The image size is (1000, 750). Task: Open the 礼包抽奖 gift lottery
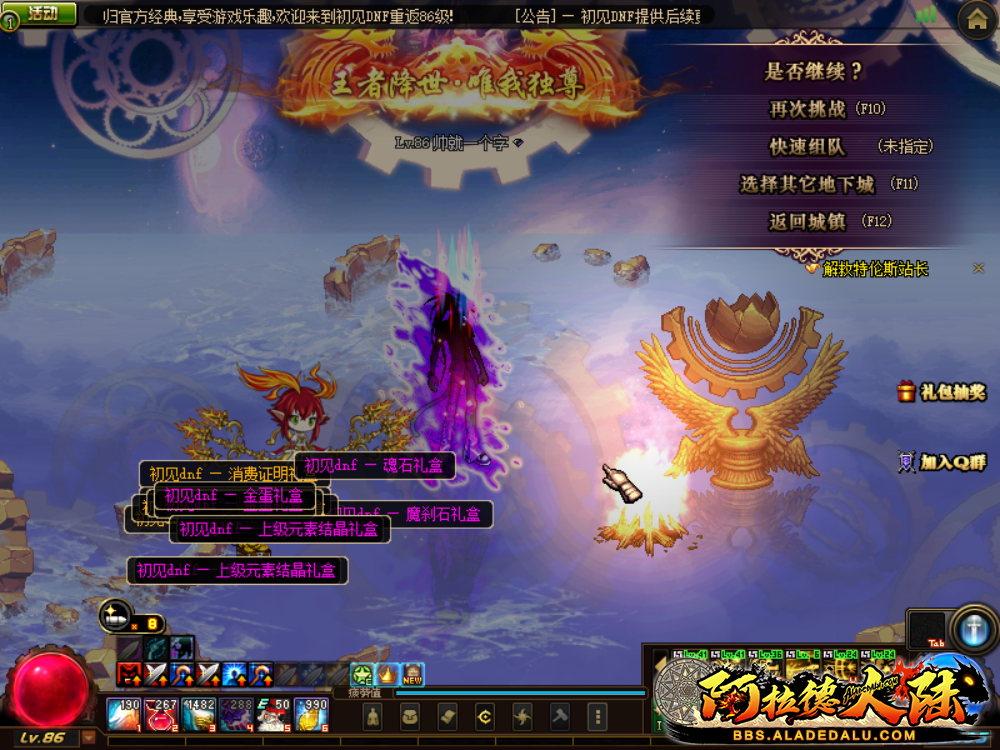(941, 392)
